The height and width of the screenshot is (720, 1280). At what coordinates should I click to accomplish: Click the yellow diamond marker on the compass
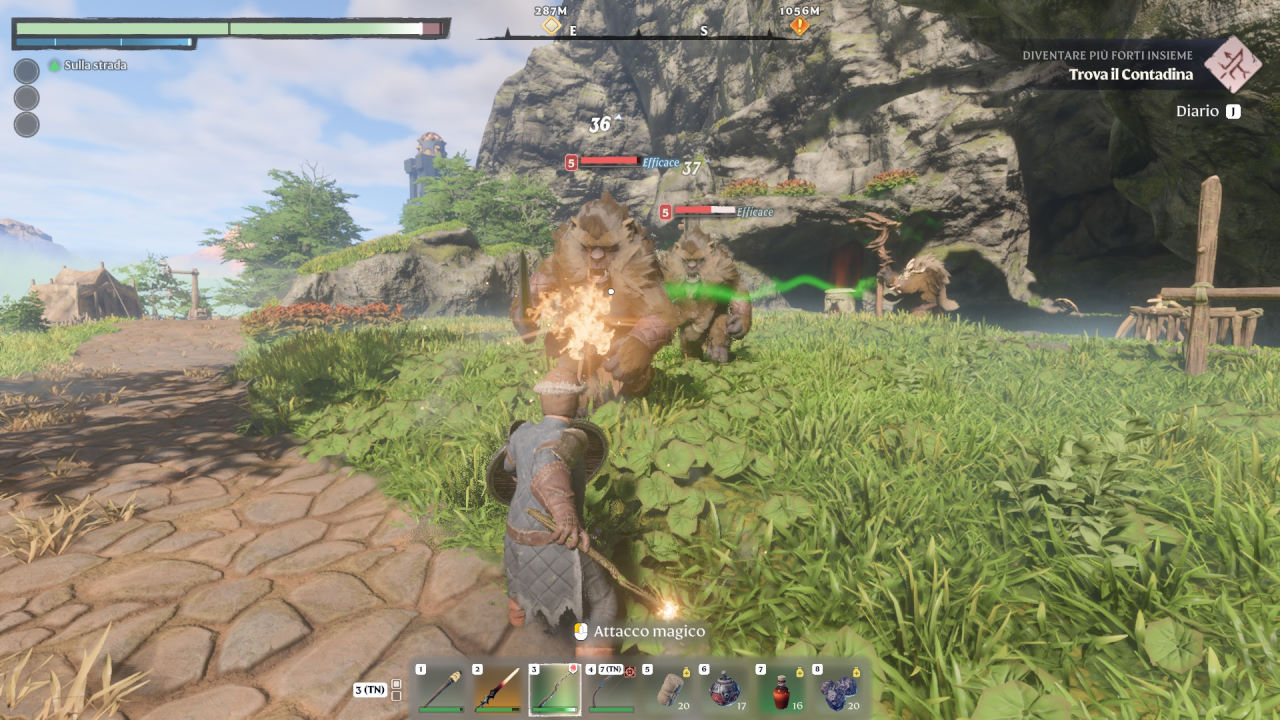pos(551,25)
